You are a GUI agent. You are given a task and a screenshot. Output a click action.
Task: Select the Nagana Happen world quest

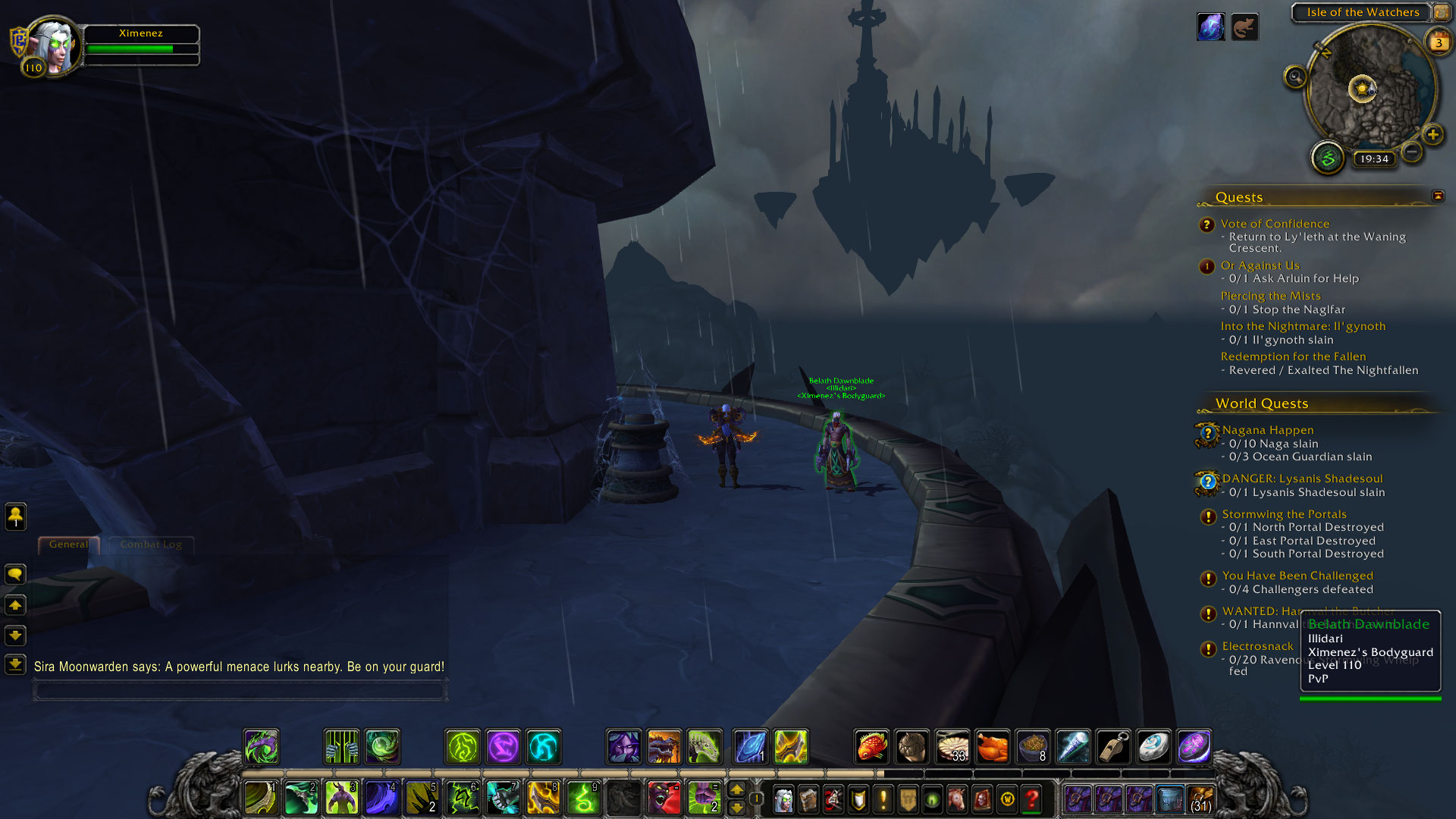coord(1268,430)
